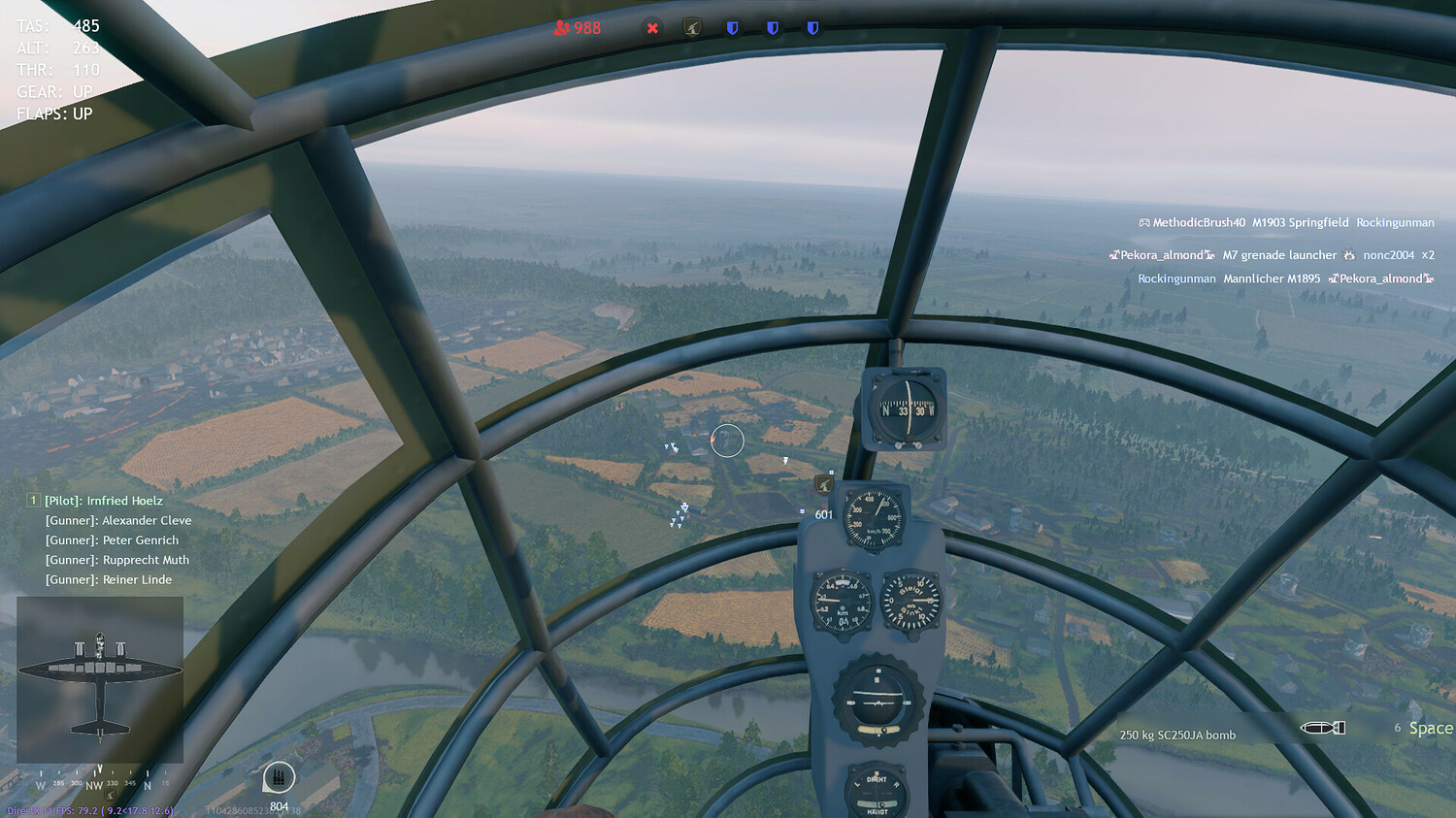
Task: Click the Mannlicher M1895 kill feed entry
Action: pyautogui.click(x=1272, y=278)
